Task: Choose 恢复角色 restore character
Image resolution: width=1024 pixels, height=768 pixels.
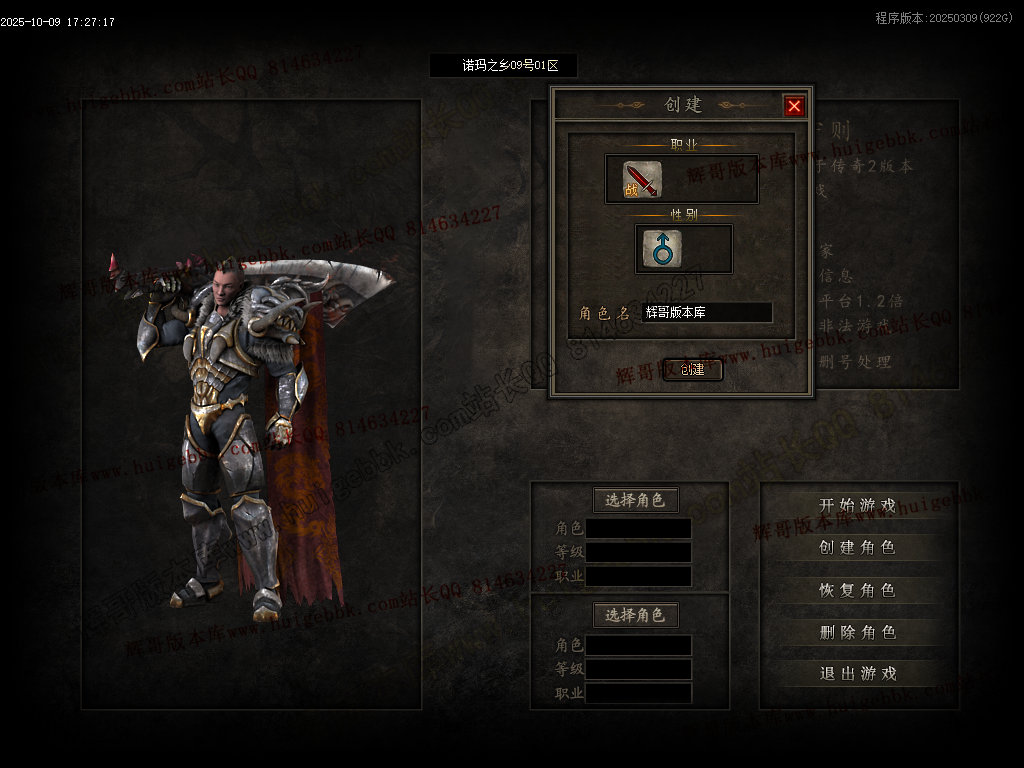Action: [857, 590]
